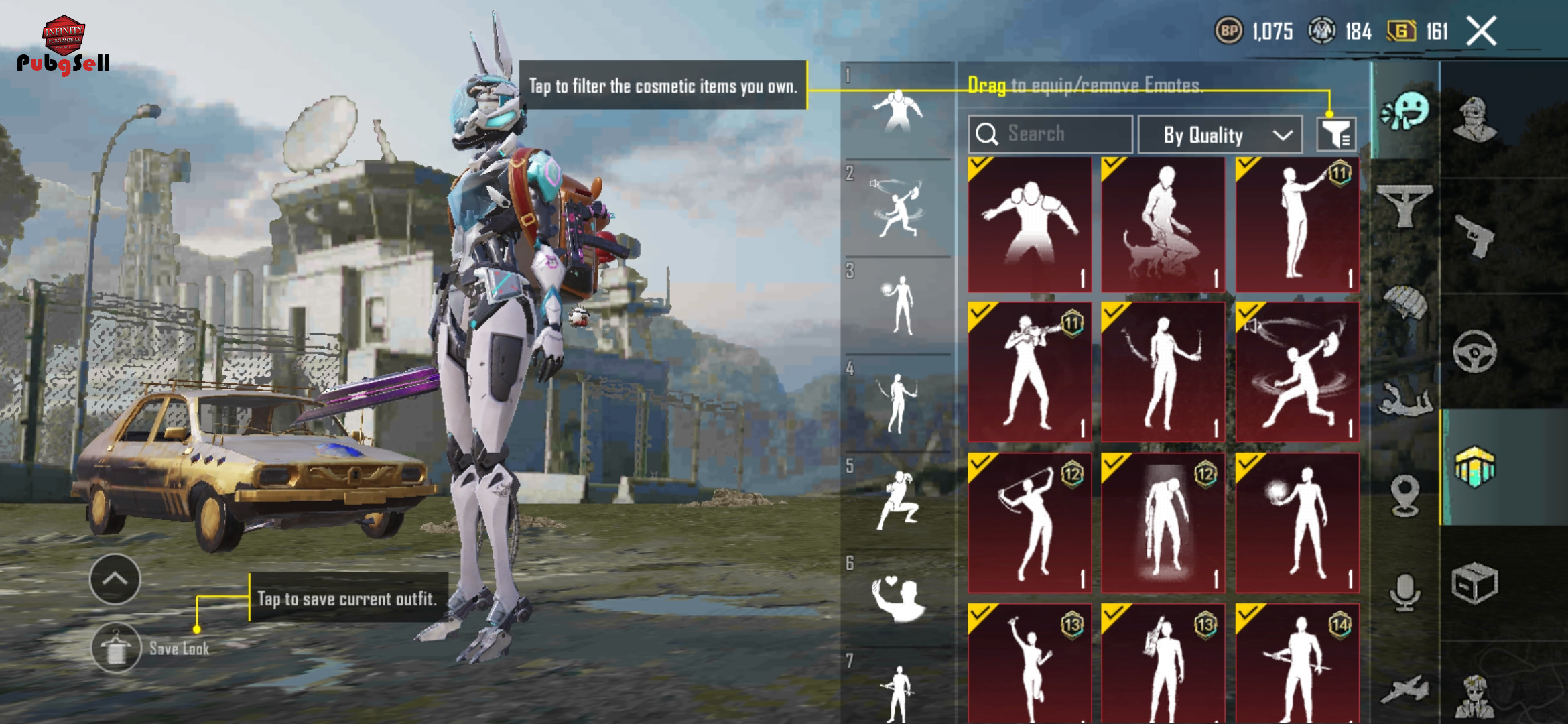The image size is (1568, 724).
Task: Open the pistol weapon skins category
Action: 1474,235
